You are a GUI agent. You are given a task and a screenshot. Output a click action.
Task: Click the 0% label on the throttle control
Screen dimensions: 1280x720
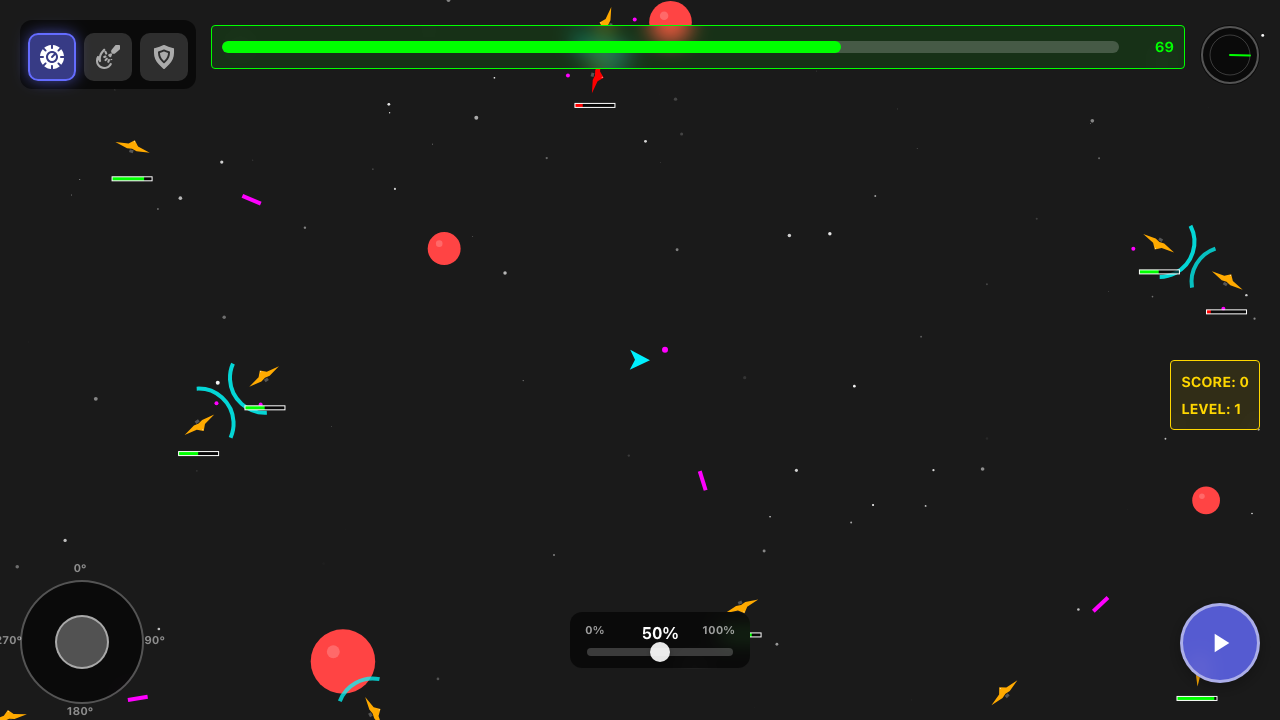pyautogui.click(x=595, y=630)
